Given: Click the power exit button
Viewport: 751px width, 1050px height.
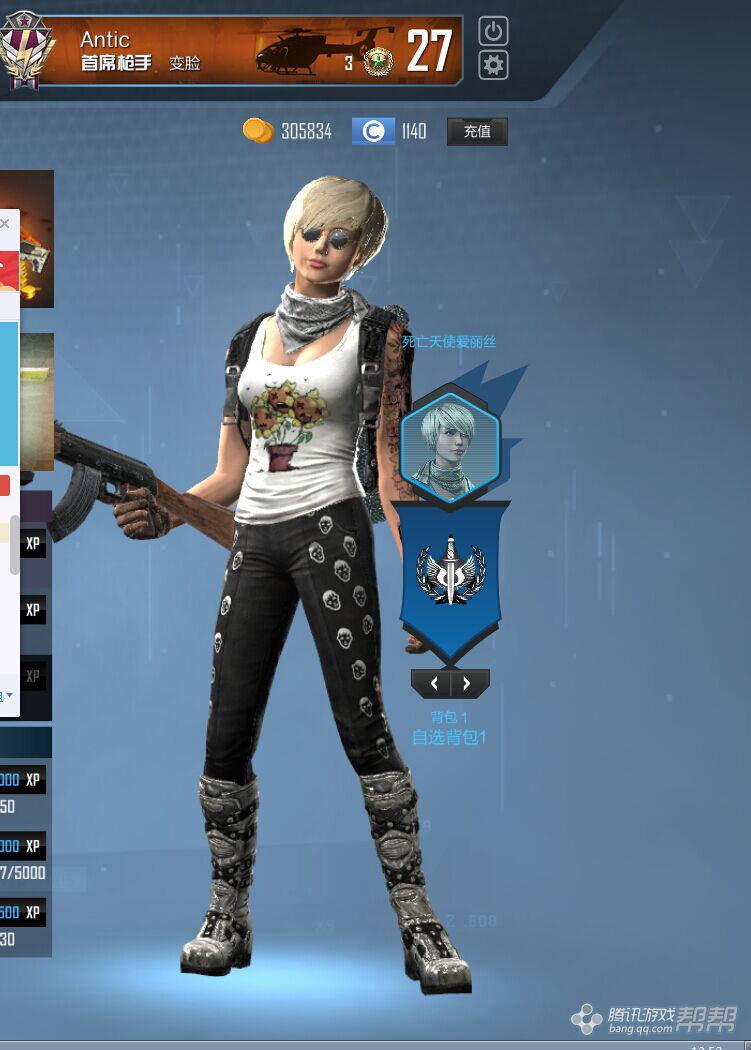Looking at the screenshot, I should tap(493, 31).
